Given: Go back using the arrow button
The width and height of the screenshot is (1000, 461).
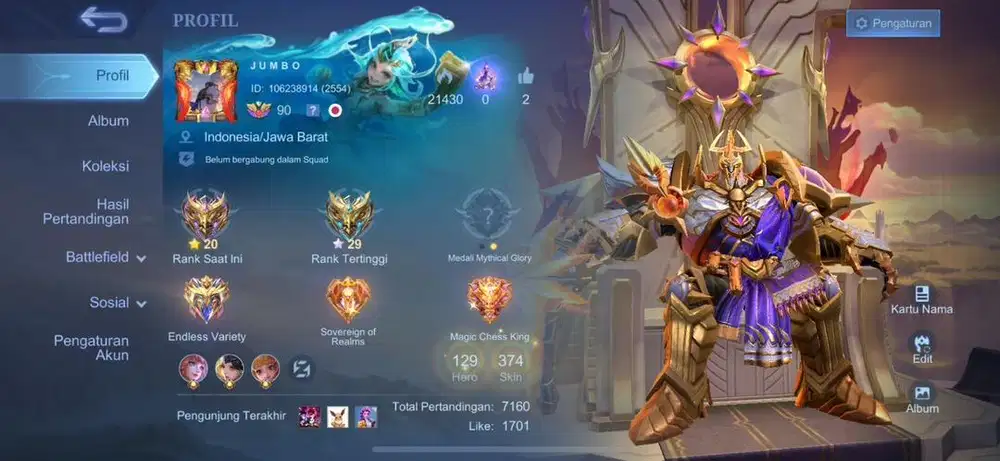Looking at the screenshot, I should pyautogui.click(x=104, y=21).
